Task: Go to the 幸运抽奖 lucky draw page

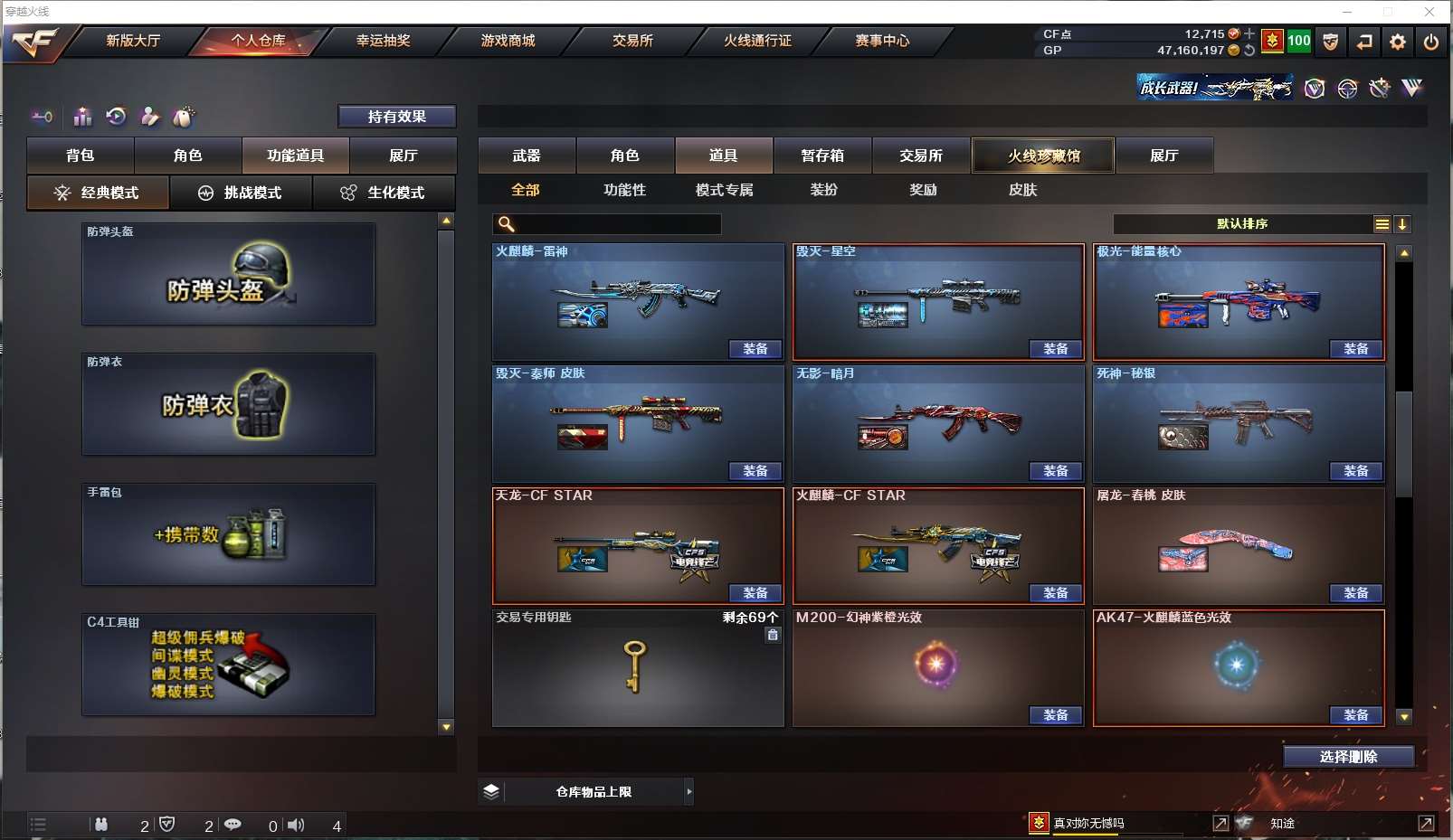Action: pyautogui.click(x=383, y=41)
